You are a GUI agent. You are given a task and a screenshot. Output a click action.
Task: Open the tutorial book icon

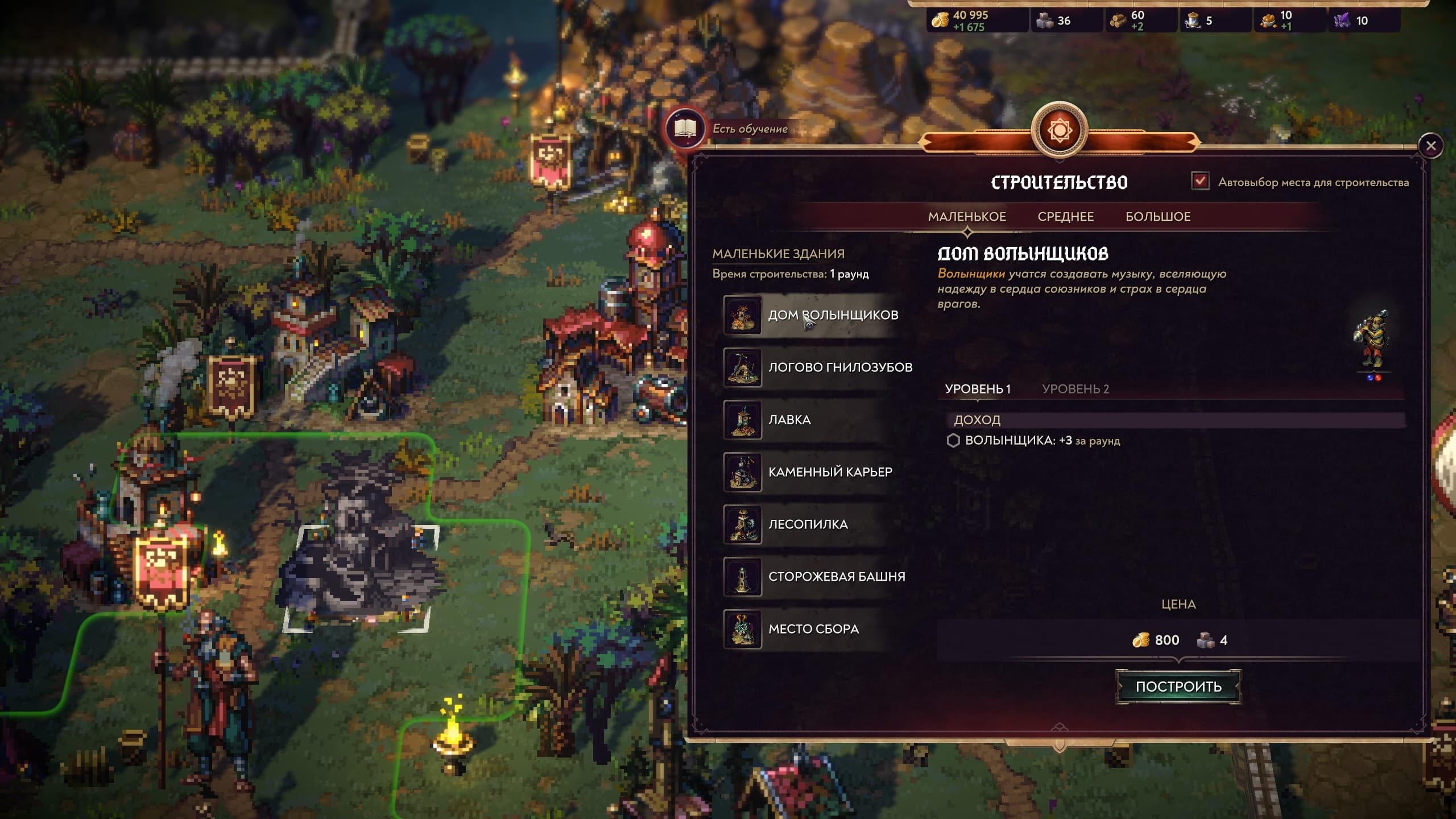(x=685, y=129)
